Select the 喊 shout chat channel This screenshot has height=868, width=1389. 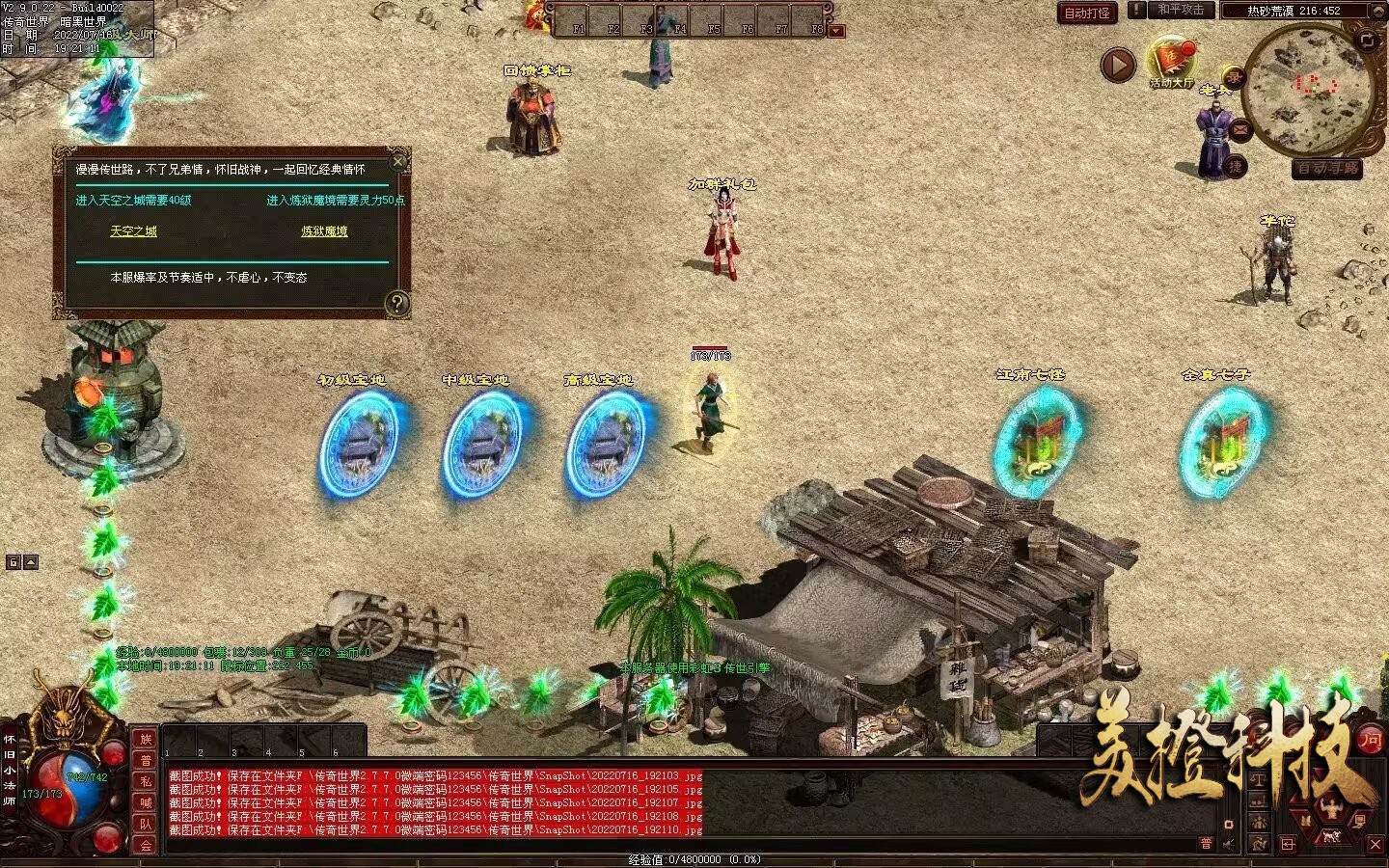pyautogui.click(x=146, y=802)
